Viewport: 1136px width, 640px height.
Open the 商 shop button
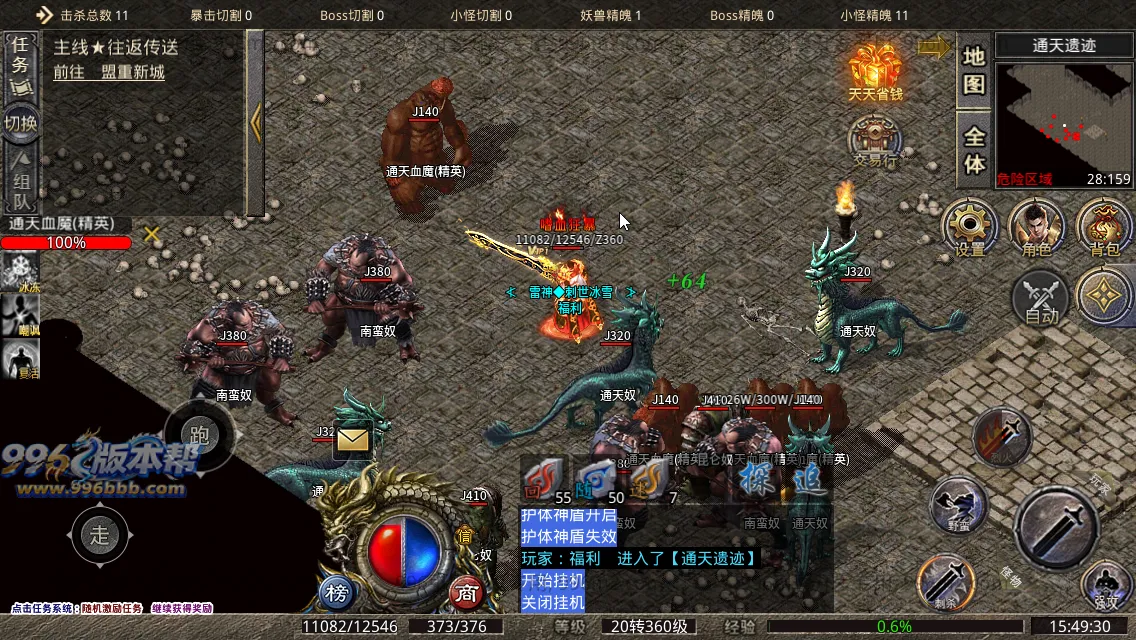point(466,593)
